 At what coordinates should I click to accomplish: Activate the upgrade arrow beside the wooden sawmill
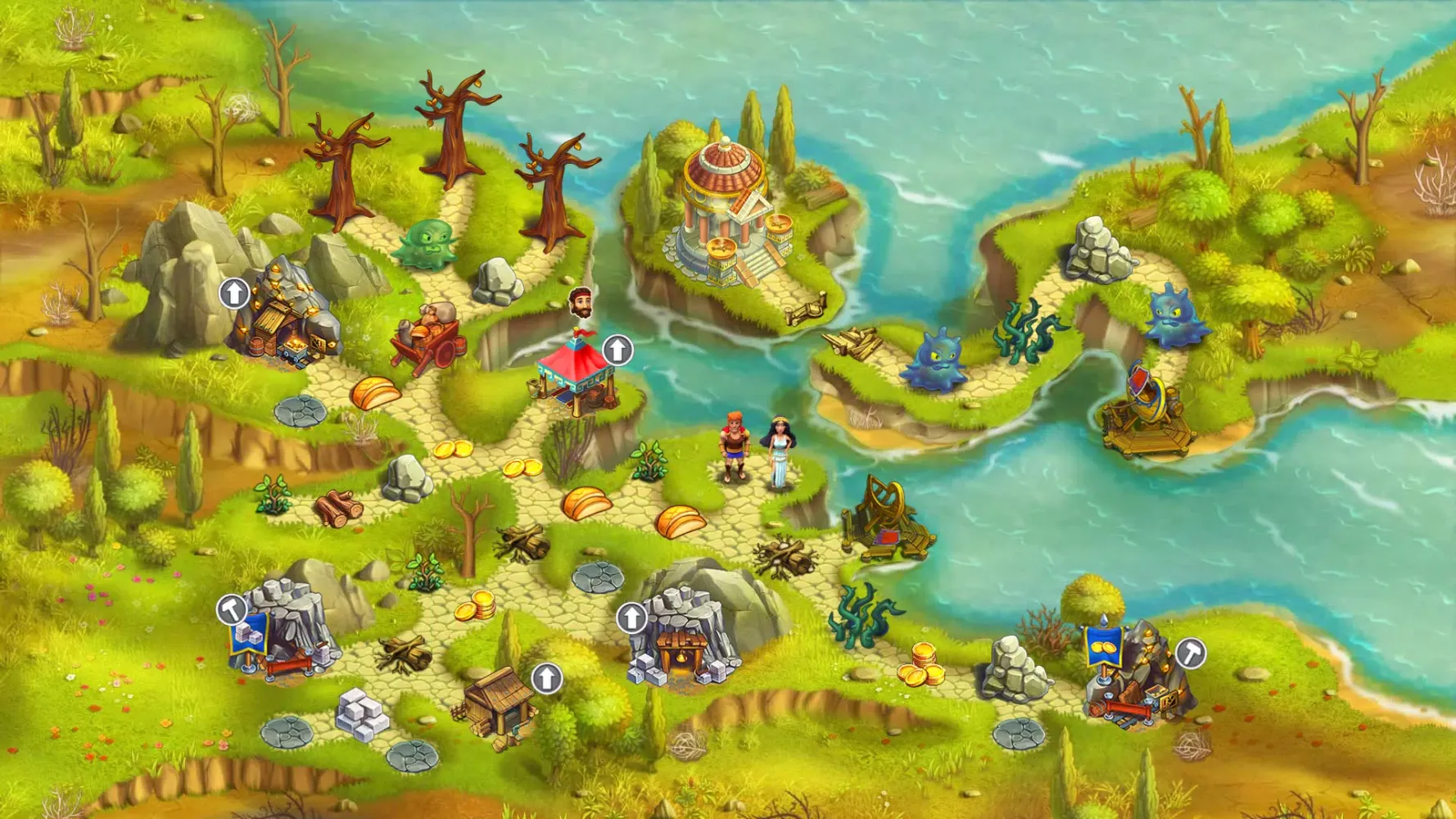pyautogui.click(x=547, y=678)
